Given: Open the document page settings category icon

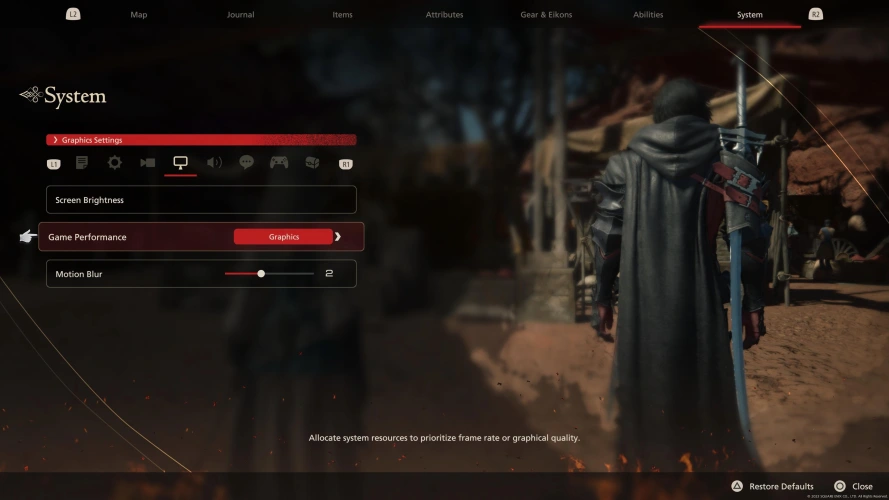Looking at the screenshot, I should [x=82, y=162].
